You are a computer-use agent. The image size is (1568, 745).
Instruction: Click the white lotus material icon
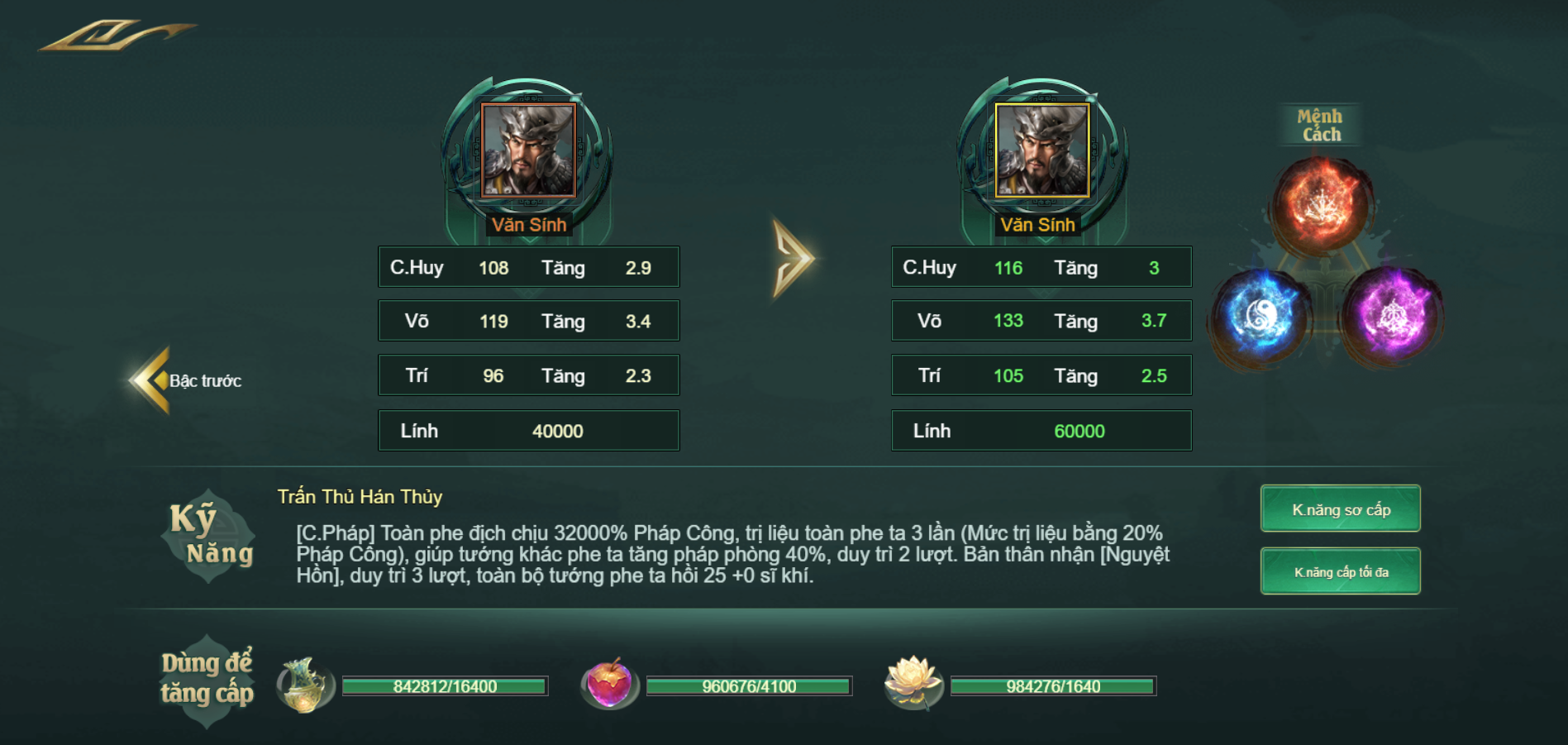tap(913, 683)
